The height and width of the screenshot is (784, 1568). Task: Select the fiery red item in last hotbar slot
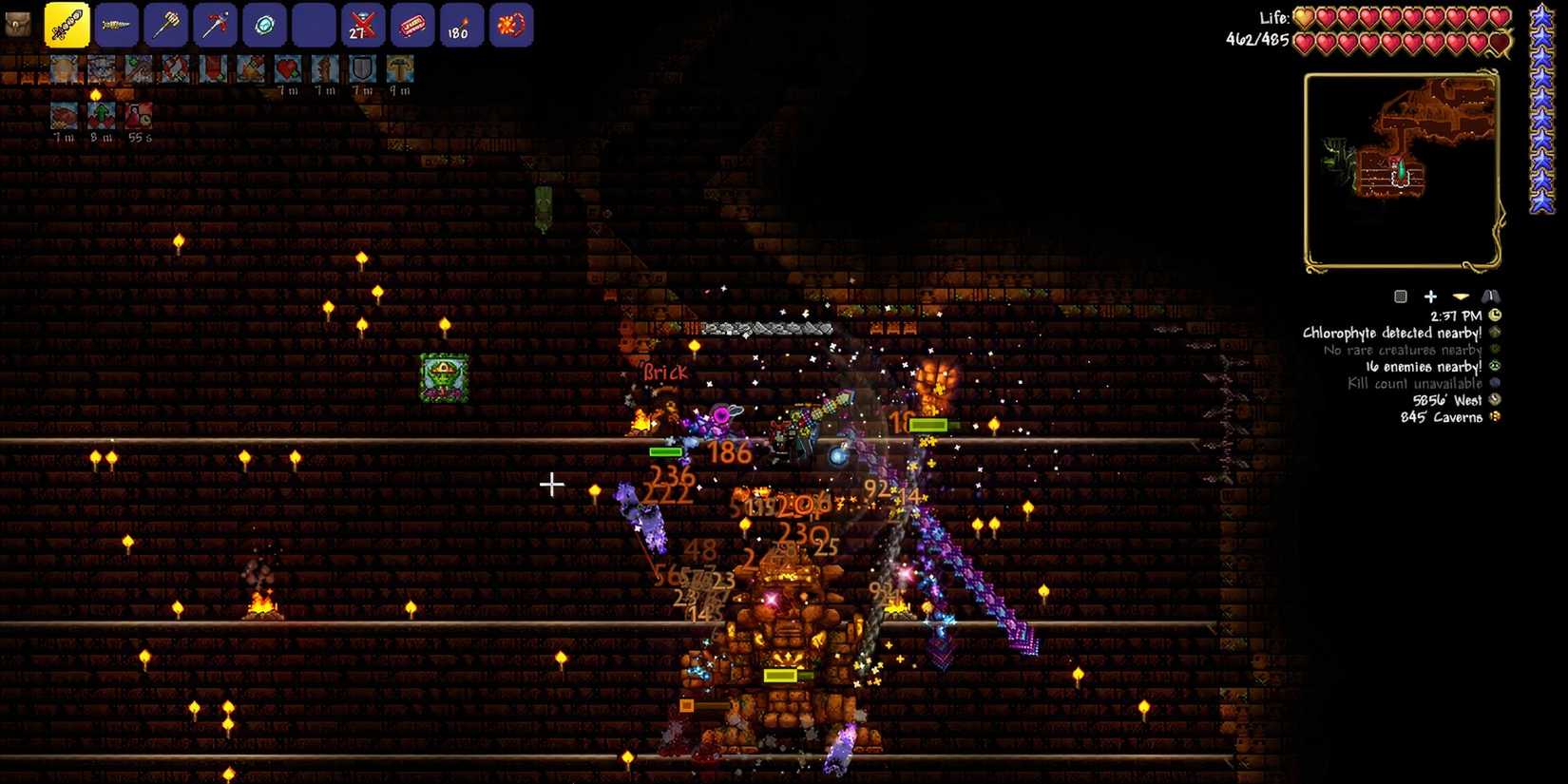tap(511, 25)
